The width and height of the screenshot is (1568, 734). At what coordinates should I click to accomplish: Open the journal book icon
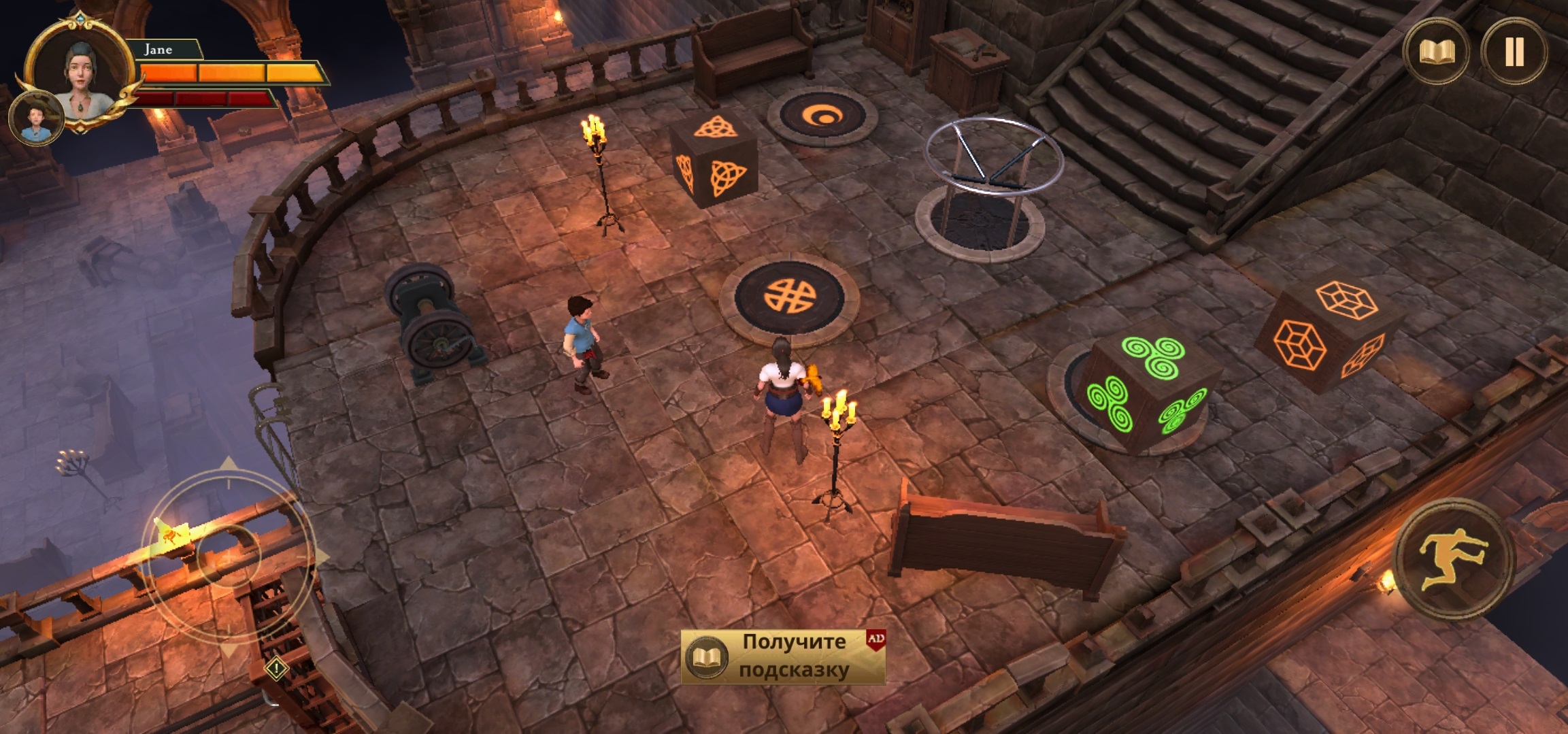[x=1436, y=52]
